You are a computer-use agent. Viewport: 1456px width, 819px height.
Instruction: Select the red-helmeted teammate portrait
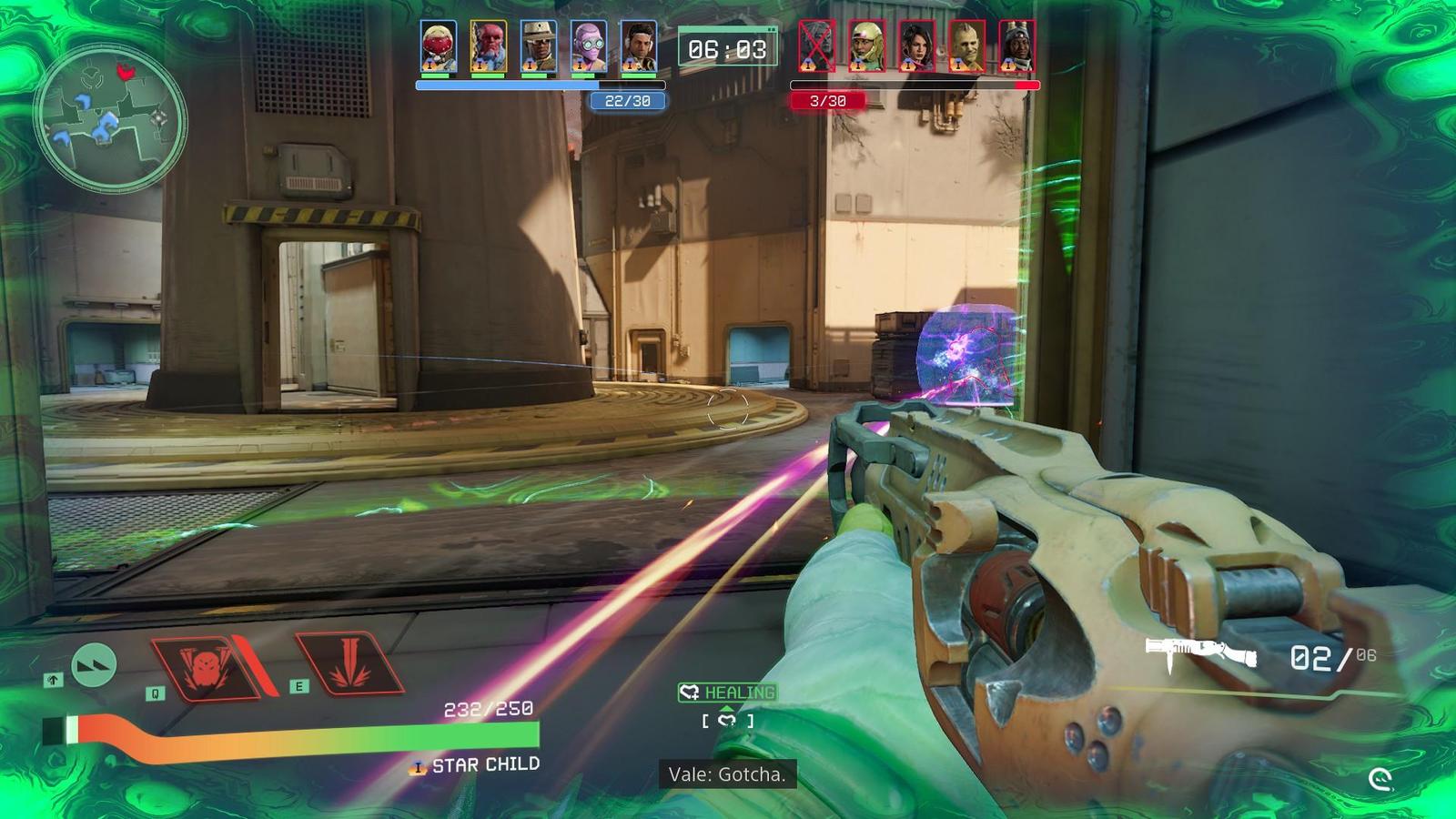click(x=439, y=46)
